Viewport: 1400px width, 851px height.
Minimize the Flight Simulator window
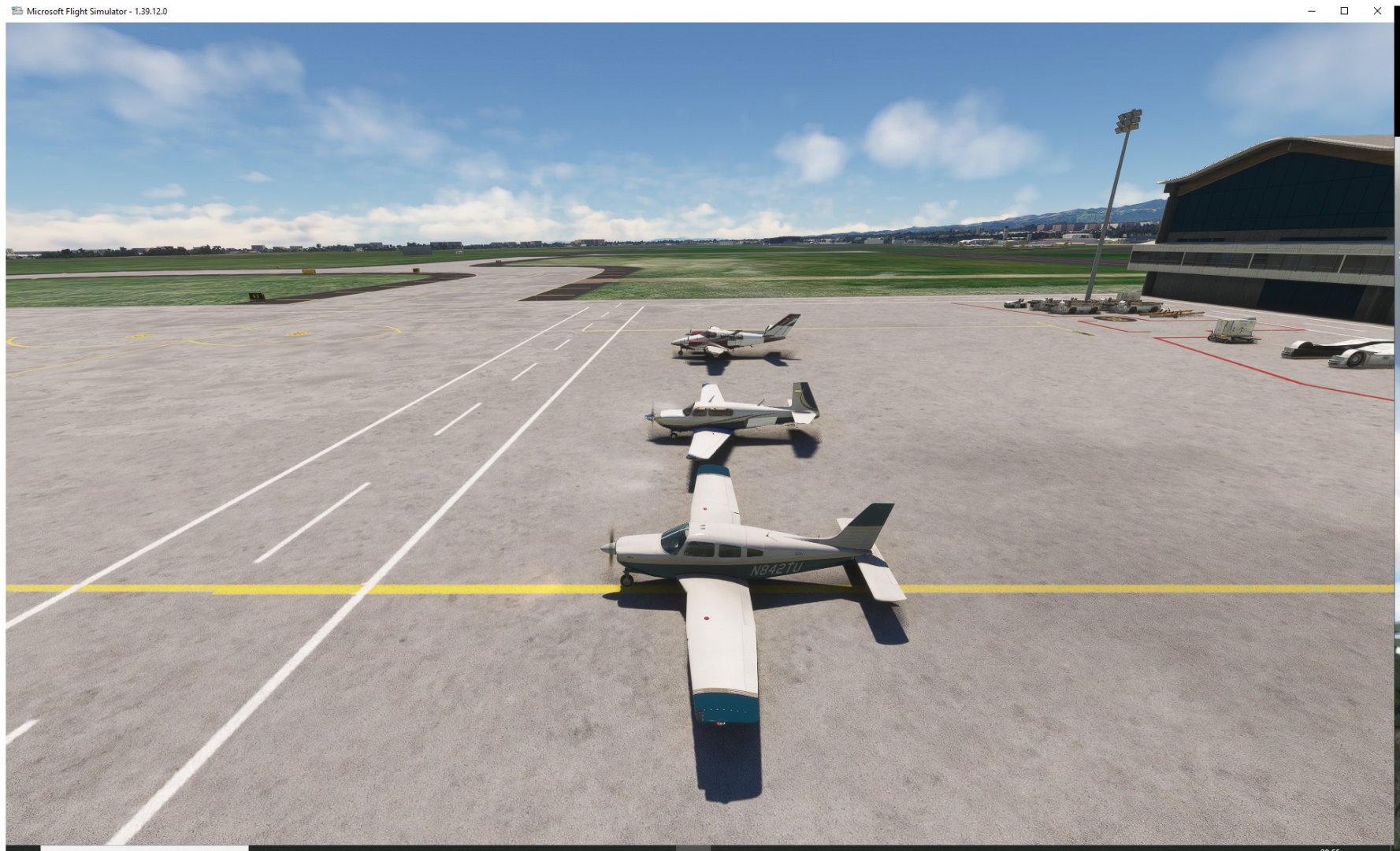1312,11
